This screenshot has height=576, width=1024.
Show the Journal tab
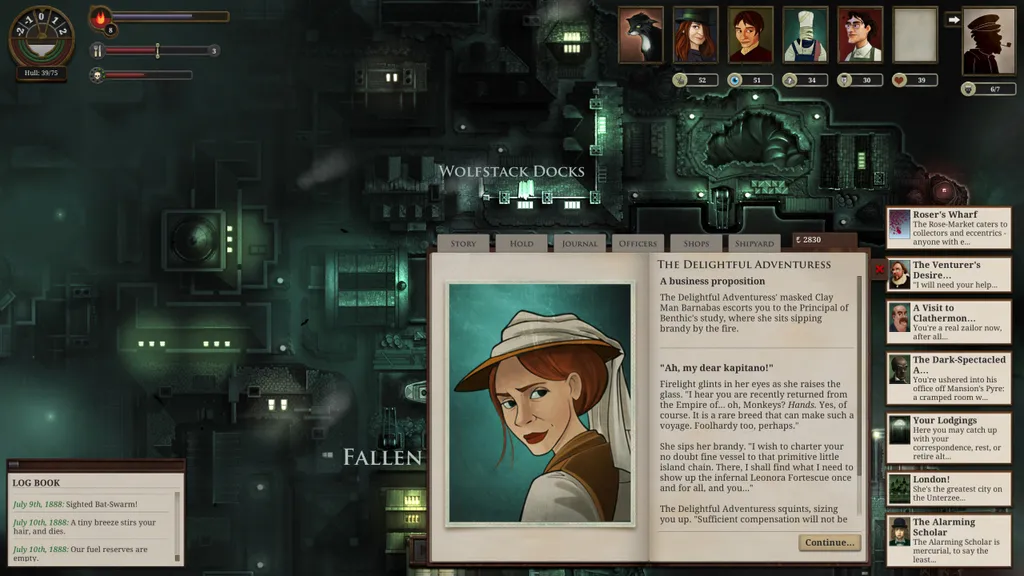click(579, 243)
